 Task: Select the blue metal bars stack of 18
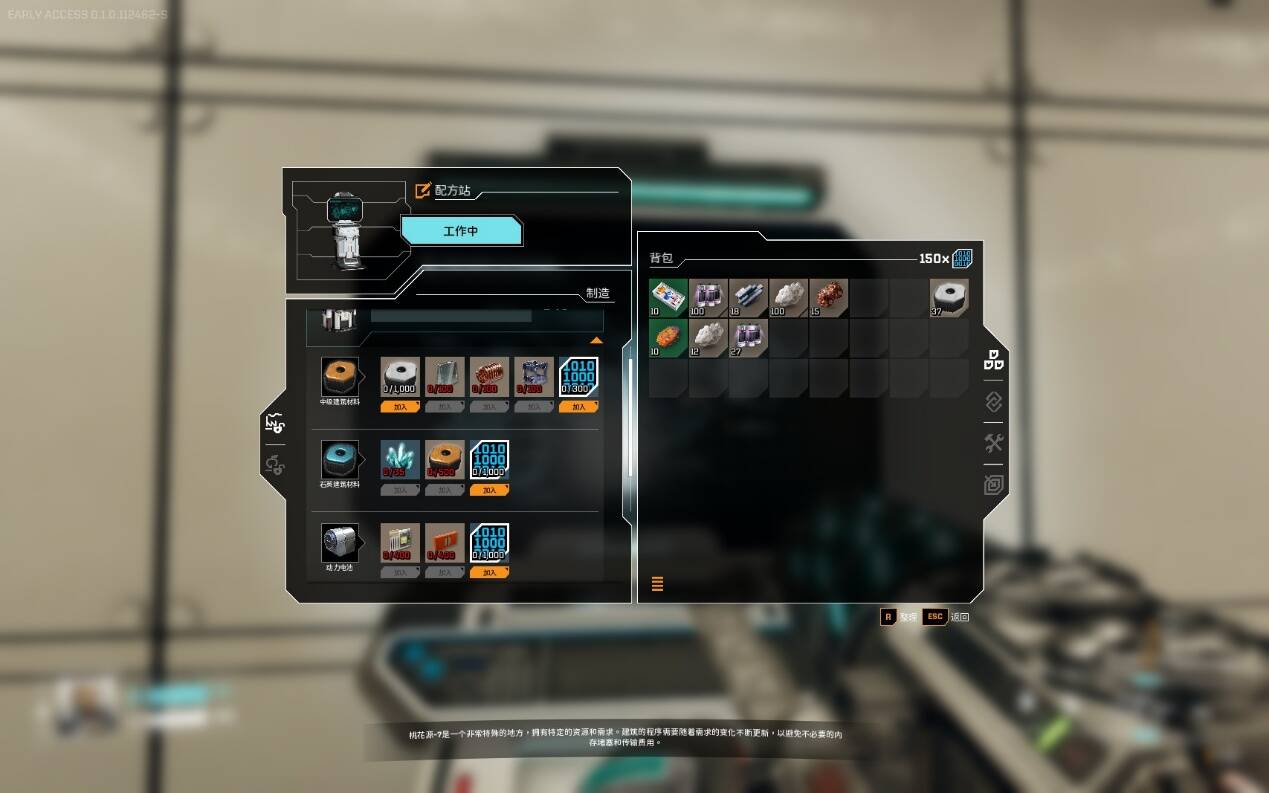pyautogui.click(x=749, y=298)
